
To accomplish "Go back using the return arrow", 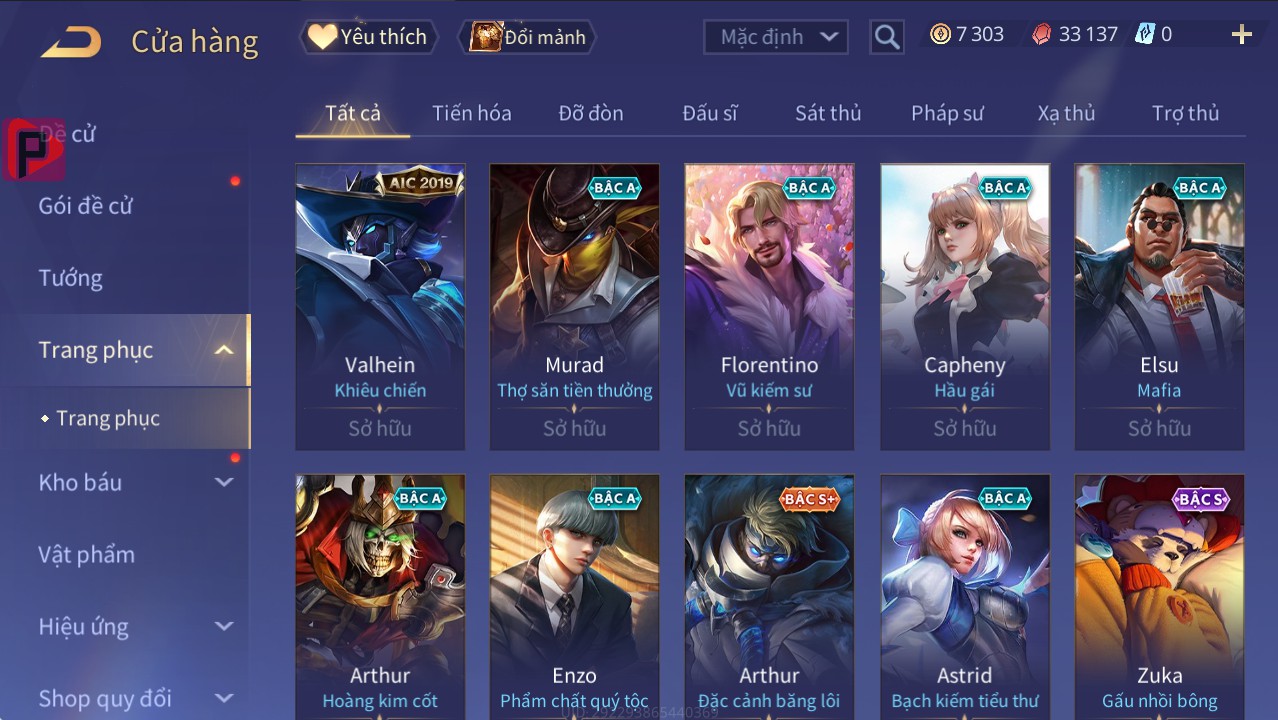I will click(71, 42).
